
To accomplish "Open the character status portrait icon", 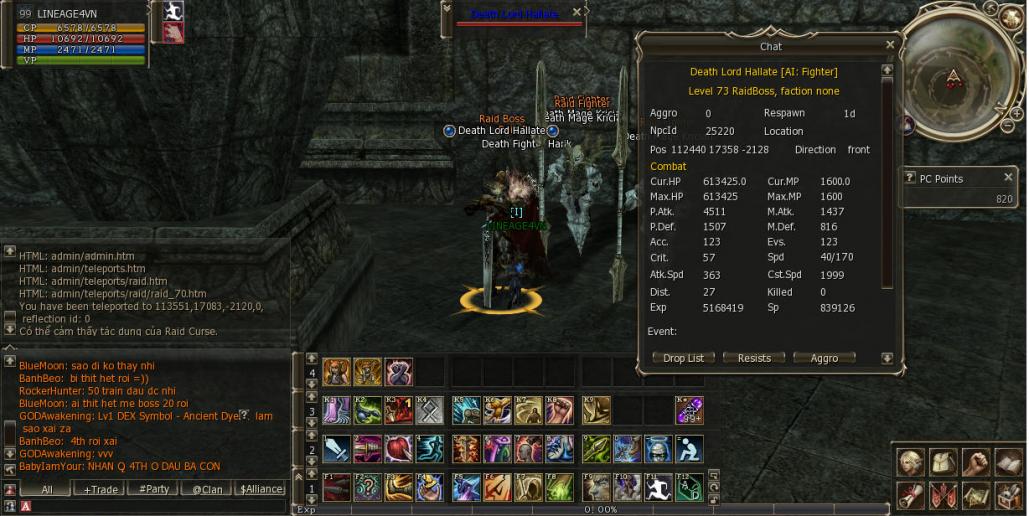I will [x=910, y=463].
